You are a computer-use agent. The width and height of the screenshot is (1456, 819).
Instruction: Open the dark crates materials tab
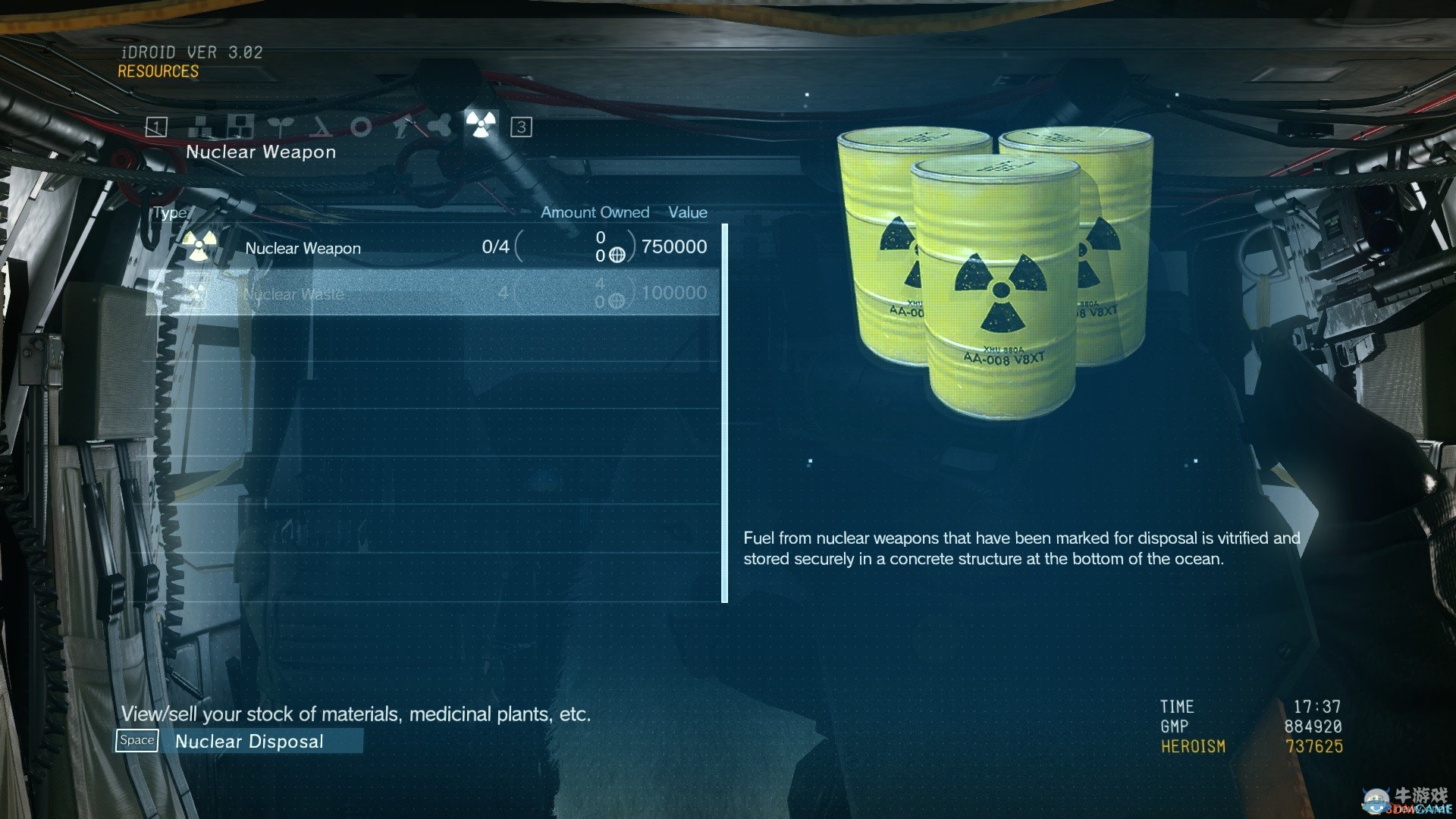click(x=241, y=126)
